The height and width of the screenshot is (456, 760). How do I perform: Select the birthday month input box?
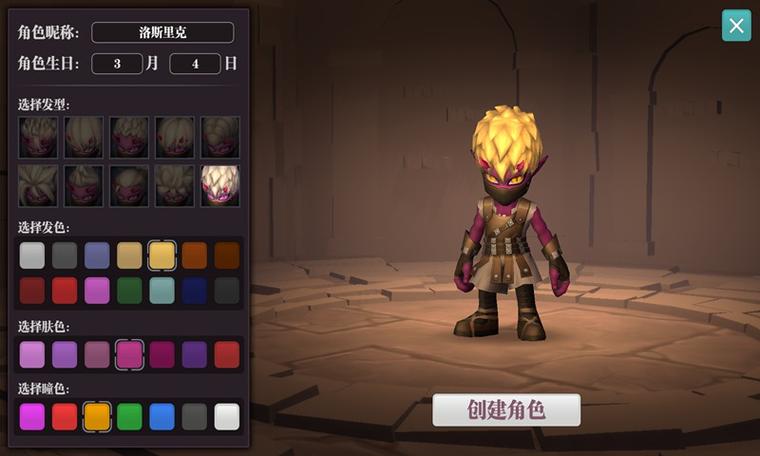pyautogui.click(x=117, y=64)
